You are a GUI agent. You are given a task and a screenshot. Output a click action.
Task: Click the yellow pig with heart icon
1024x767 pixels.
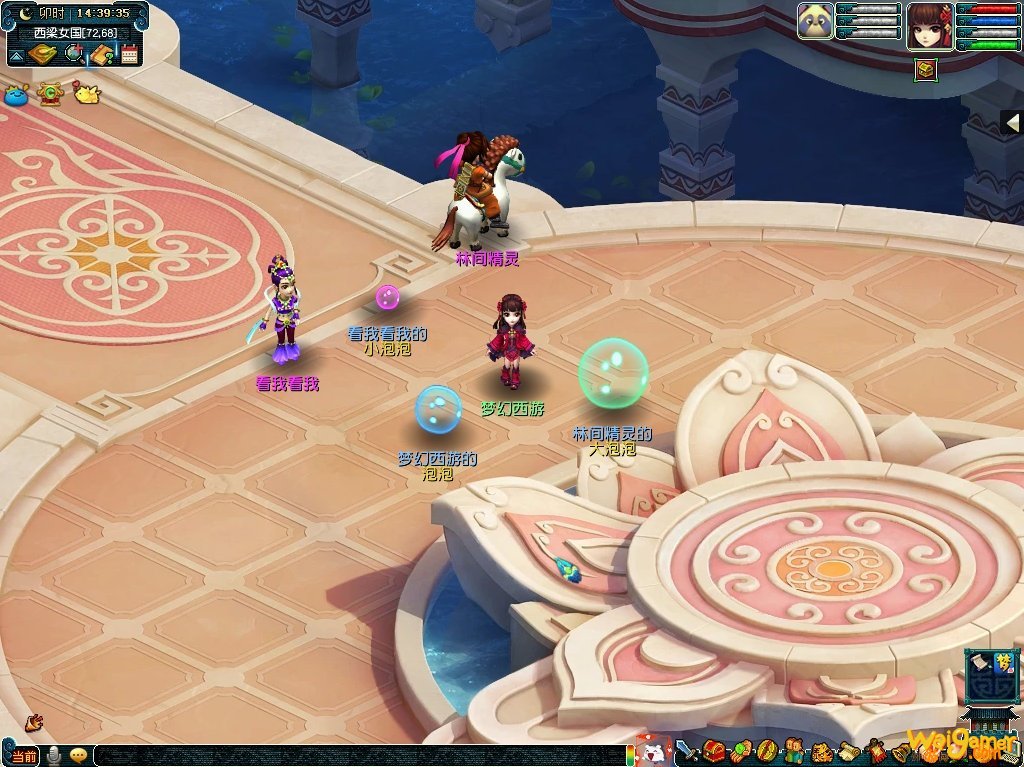(86, 94)
